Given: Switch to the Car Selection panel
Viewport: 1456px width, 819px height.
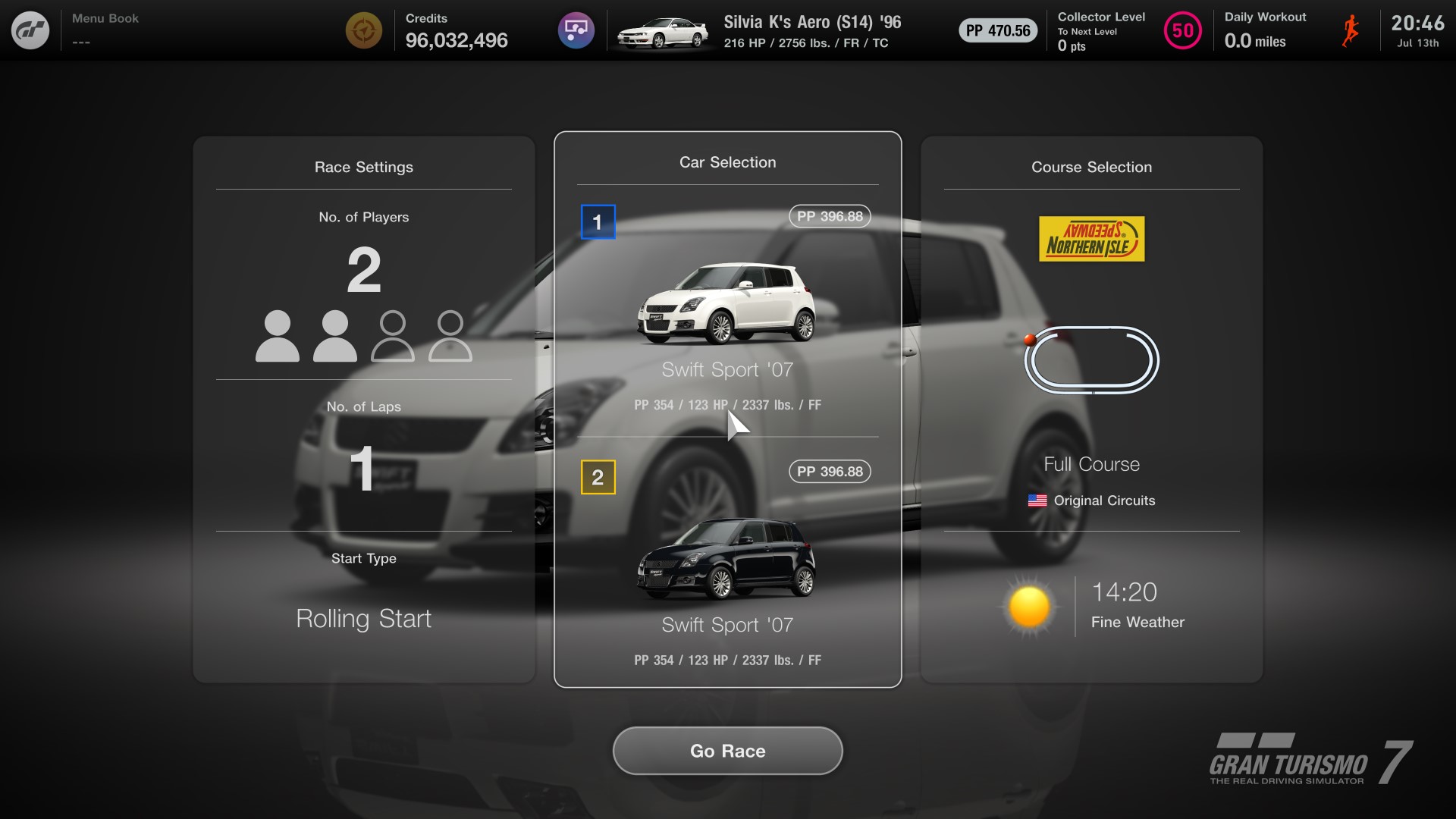Looking at the screenshot, I should (727, 162).
